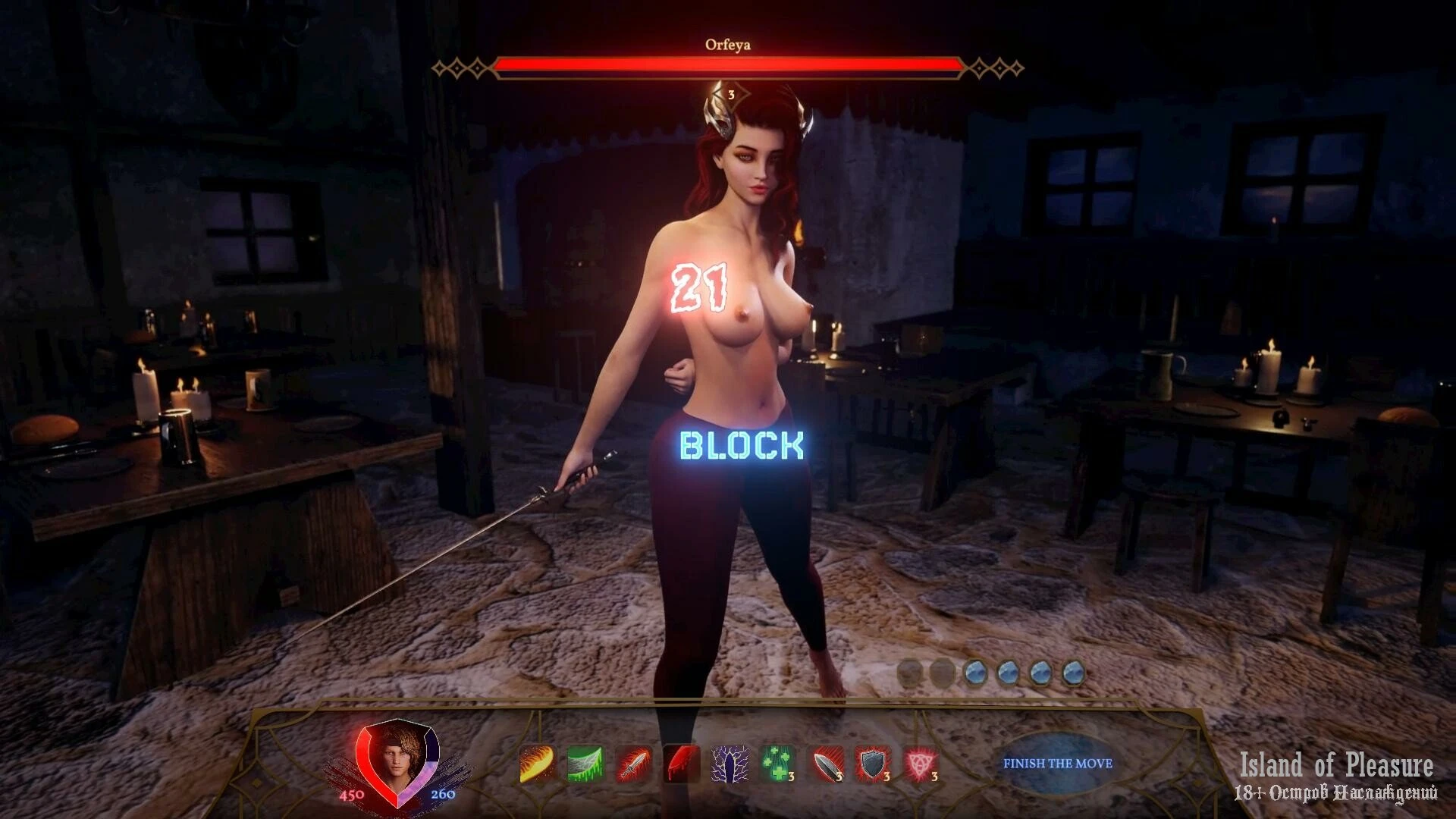This screenshot has width=1456, height=819.
Task: Activate the fiery slash ability
Action: pyautogui.click(x=537, y=764)
